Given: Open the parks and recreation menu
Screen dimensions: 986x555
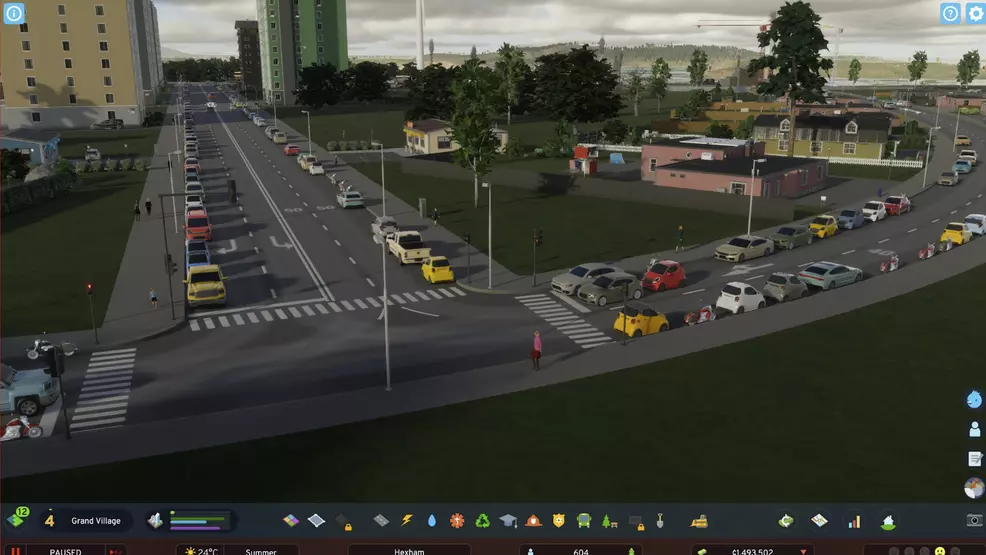Looking at the screenshot, I should click(608, 520).
